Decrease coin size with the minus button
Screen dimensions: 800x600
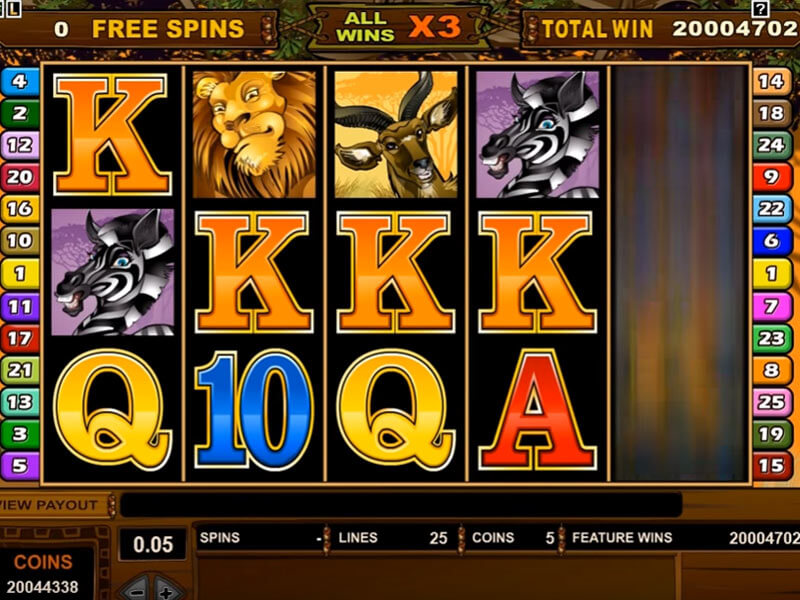pyautogui.click(x=138, y=590)
